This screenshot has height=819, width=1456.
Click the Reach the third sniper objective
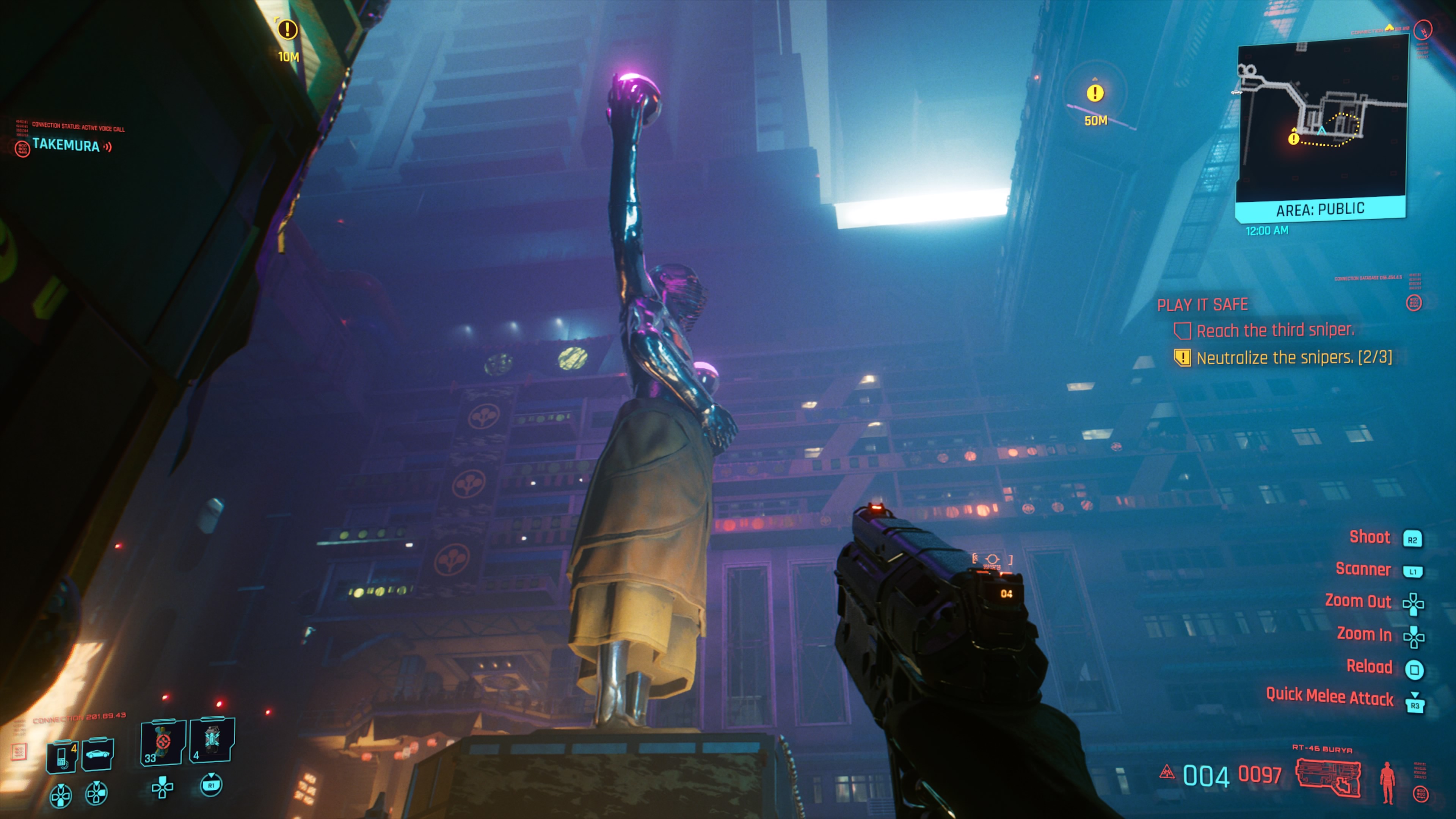[x=1274, y=331]
